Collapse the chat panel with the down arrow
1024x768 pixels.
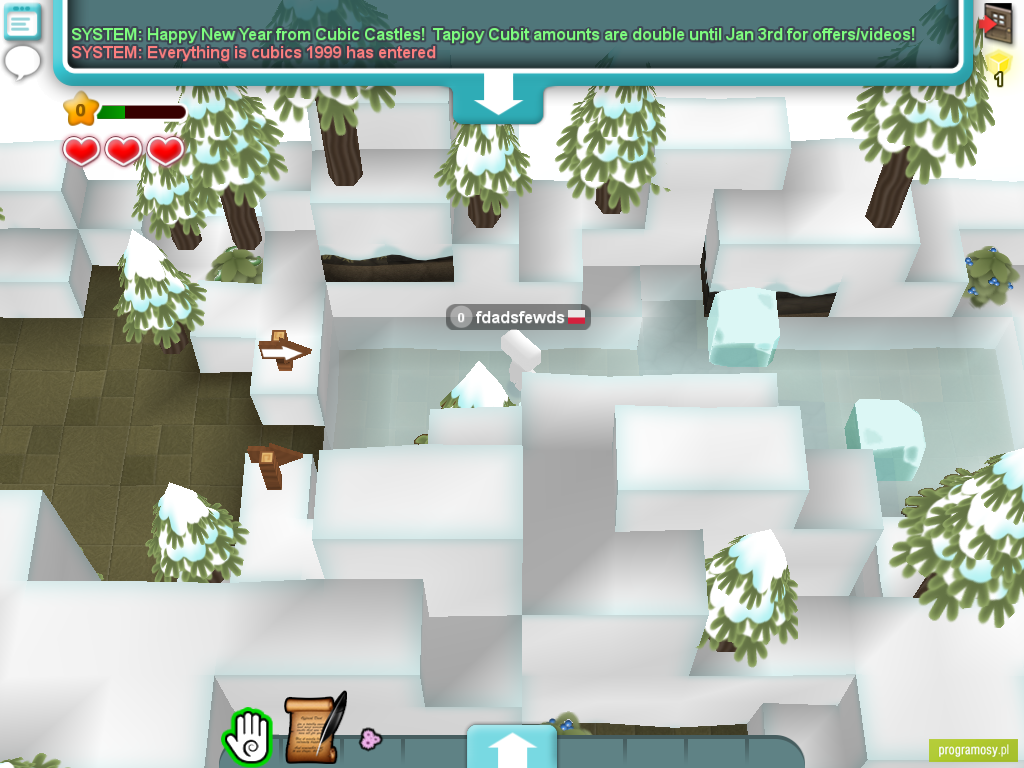[x=498, y=104]
